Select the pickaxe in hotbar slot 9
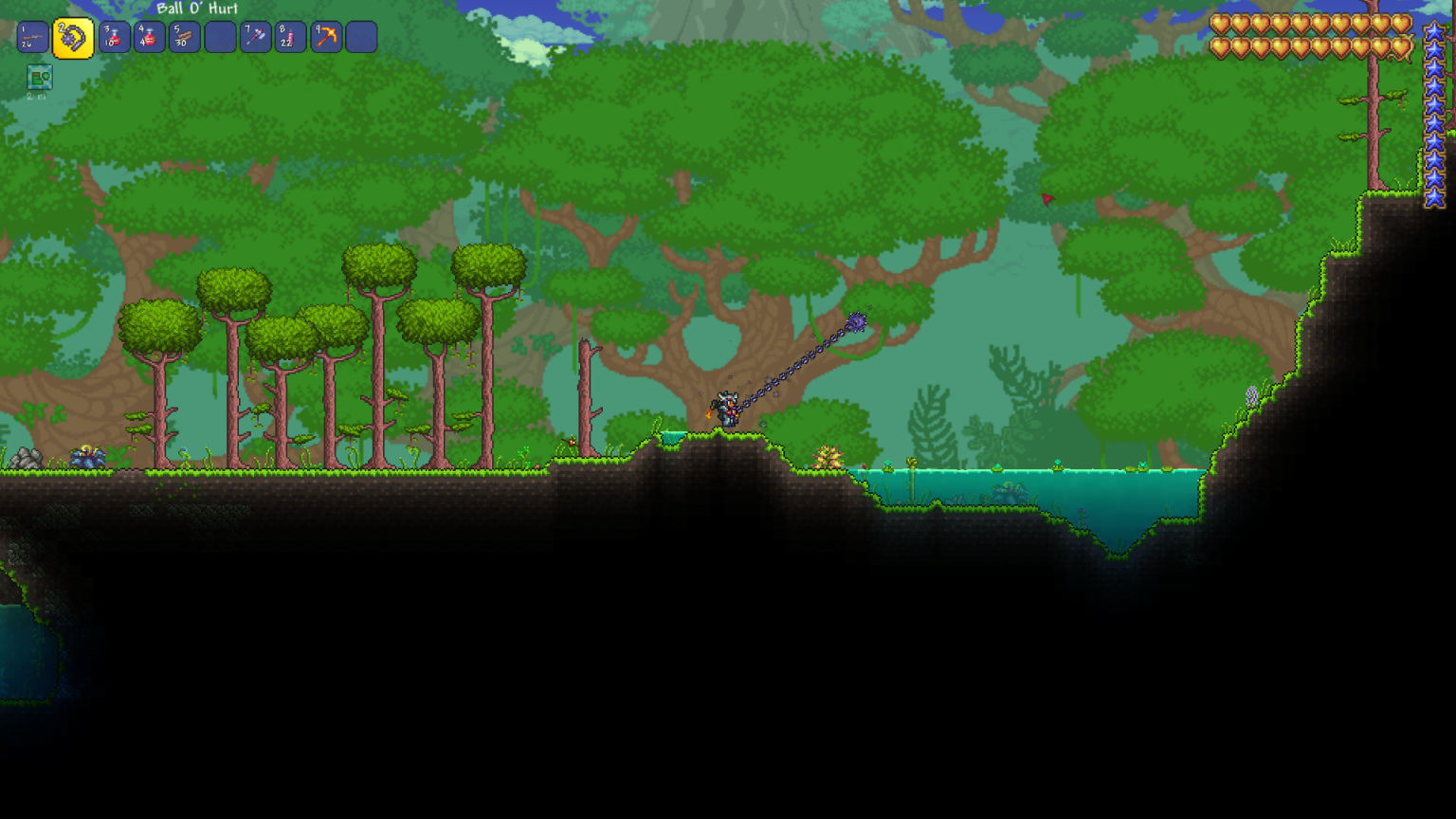Viewport: 1456px width, 819px height. pos(324,38)
